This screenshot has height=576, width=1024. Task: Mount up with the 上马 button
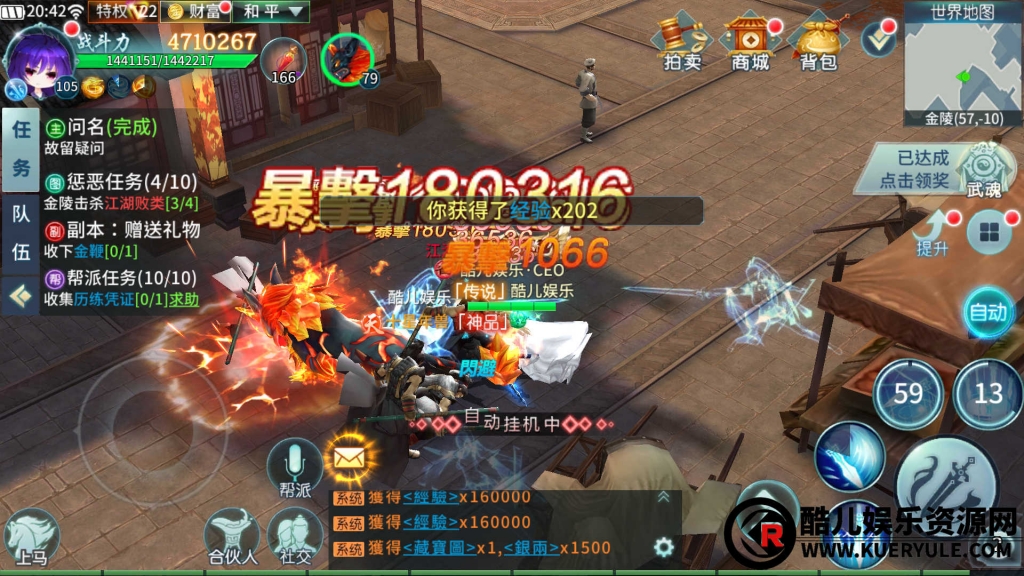(x=31, y=536)
